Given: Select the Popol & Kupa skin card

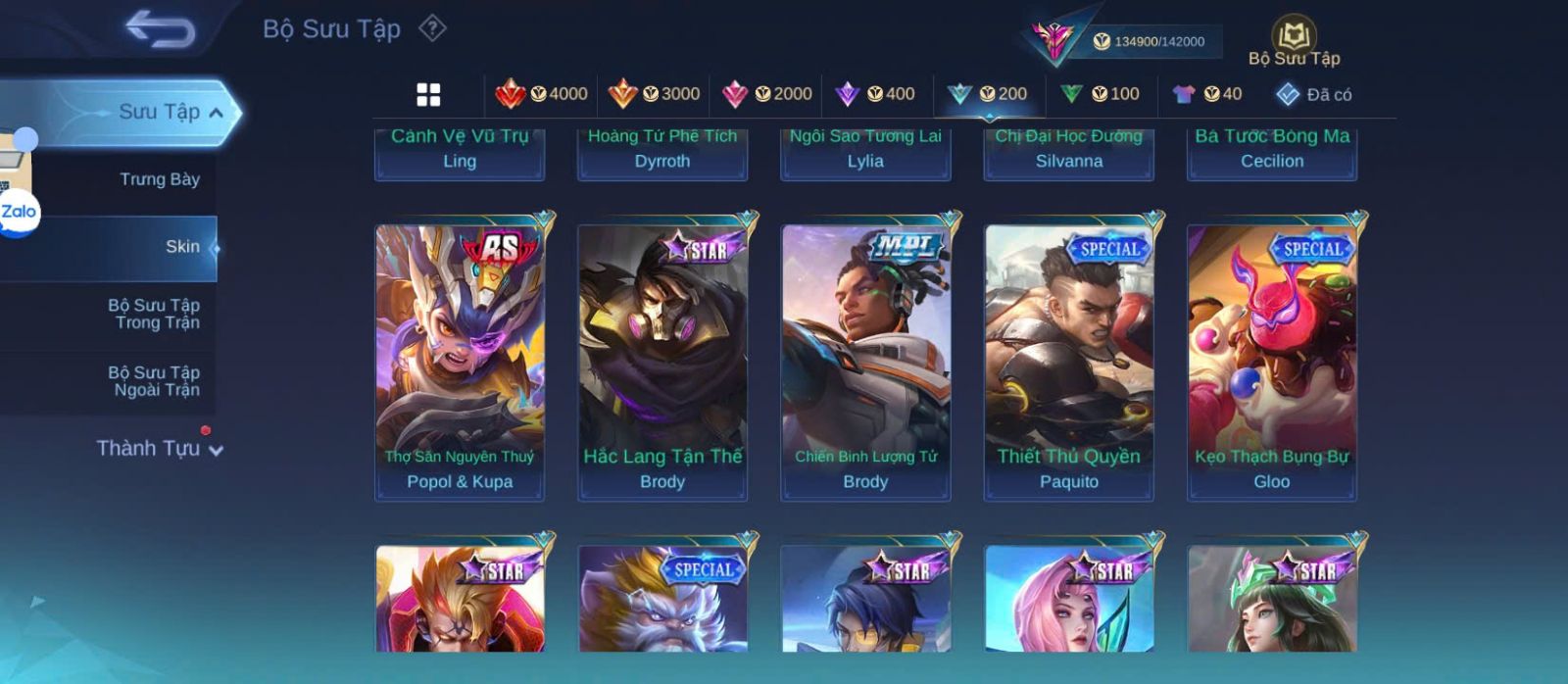Looking at the screenshot, I should [x=460, y=363].
